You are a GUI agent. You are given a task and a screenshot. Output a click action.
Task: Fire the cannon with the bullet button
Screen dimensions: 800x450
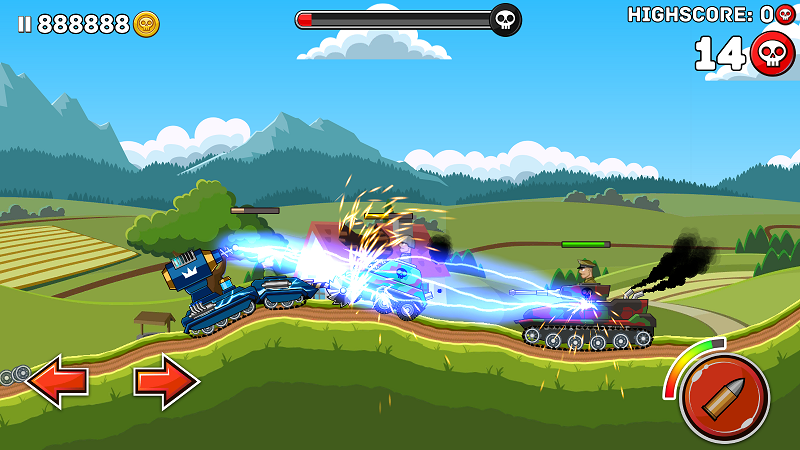tap(723, 399)
